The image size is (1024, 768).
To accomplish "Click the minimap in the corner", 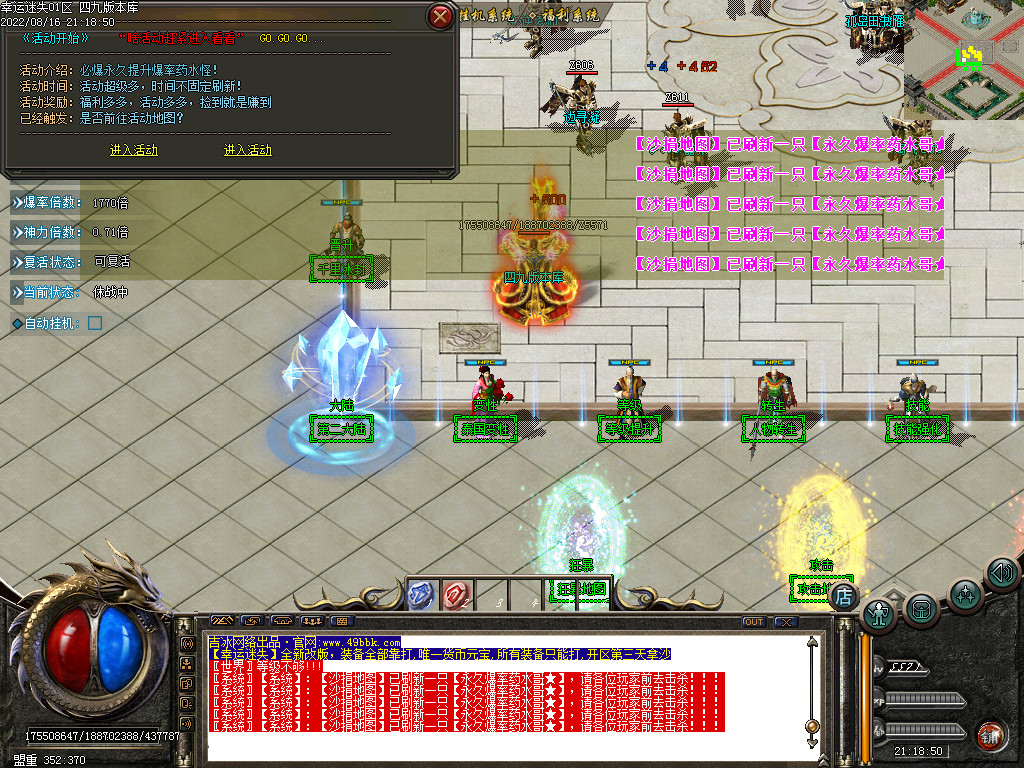I will [x=964, y=60].
